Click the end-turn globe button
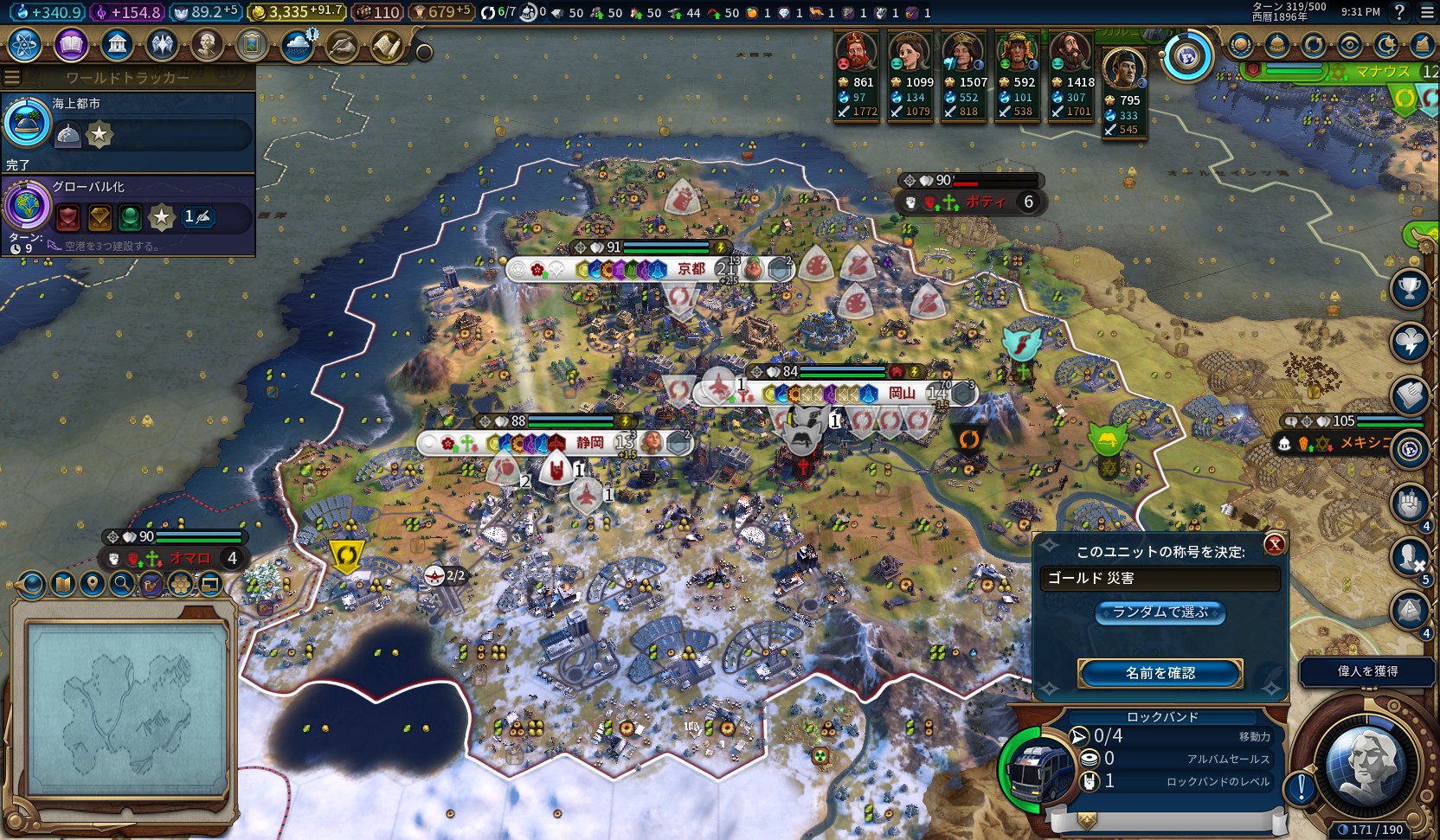 (1366, 766)
